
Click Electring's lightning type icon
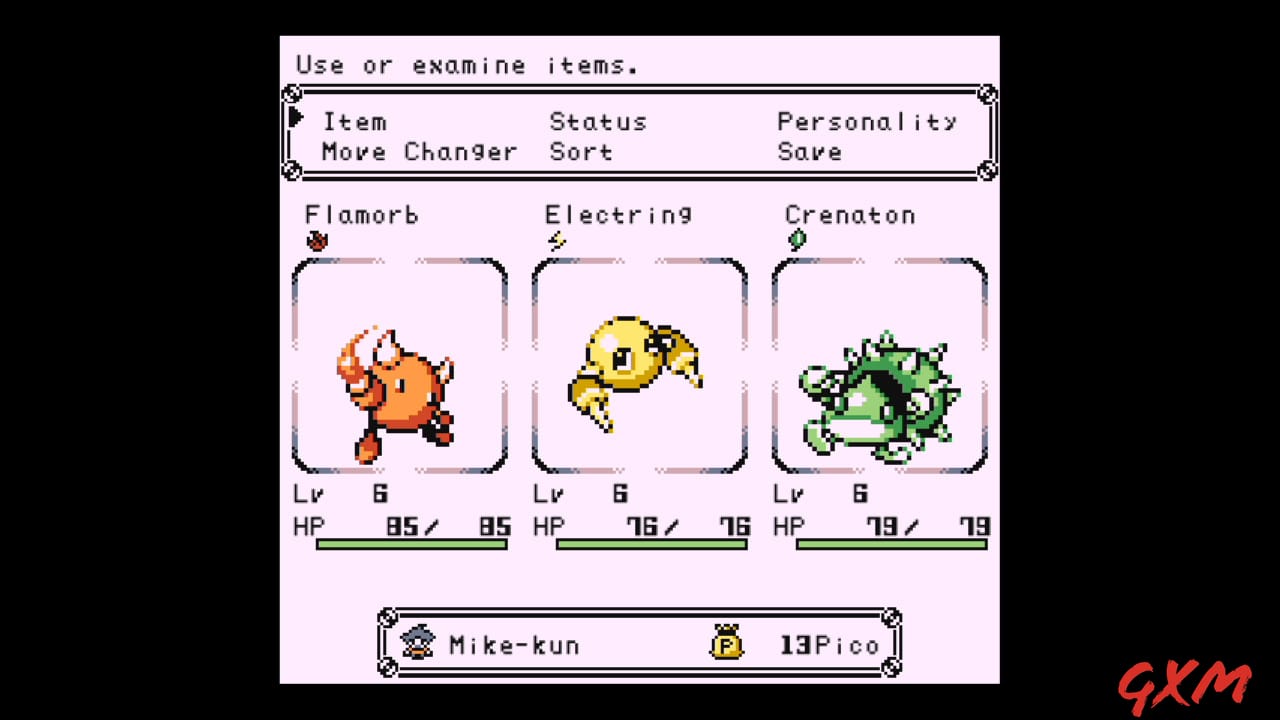558,239
